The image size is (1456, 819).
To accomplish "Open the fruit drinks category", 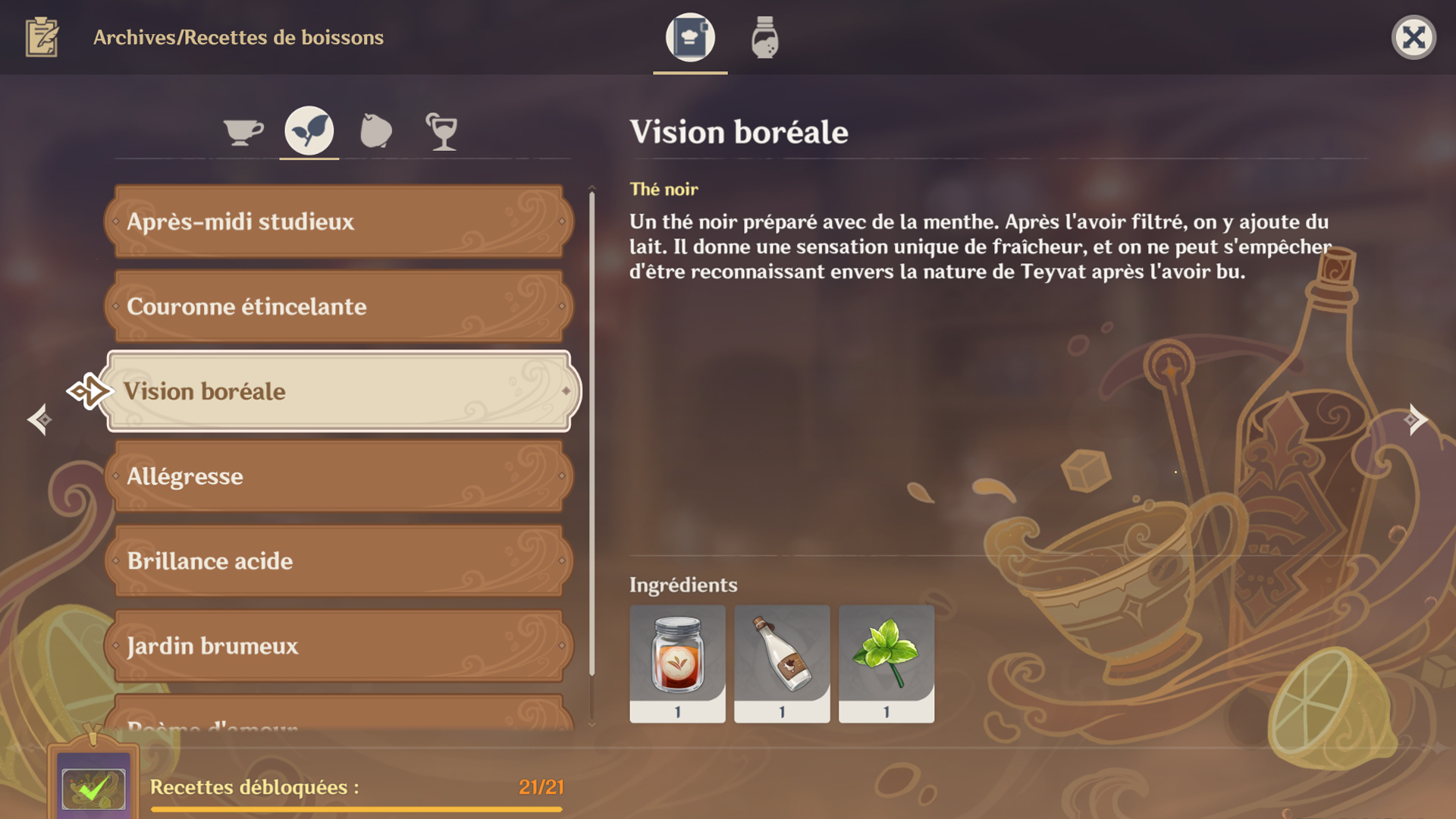I will [375, 130].
